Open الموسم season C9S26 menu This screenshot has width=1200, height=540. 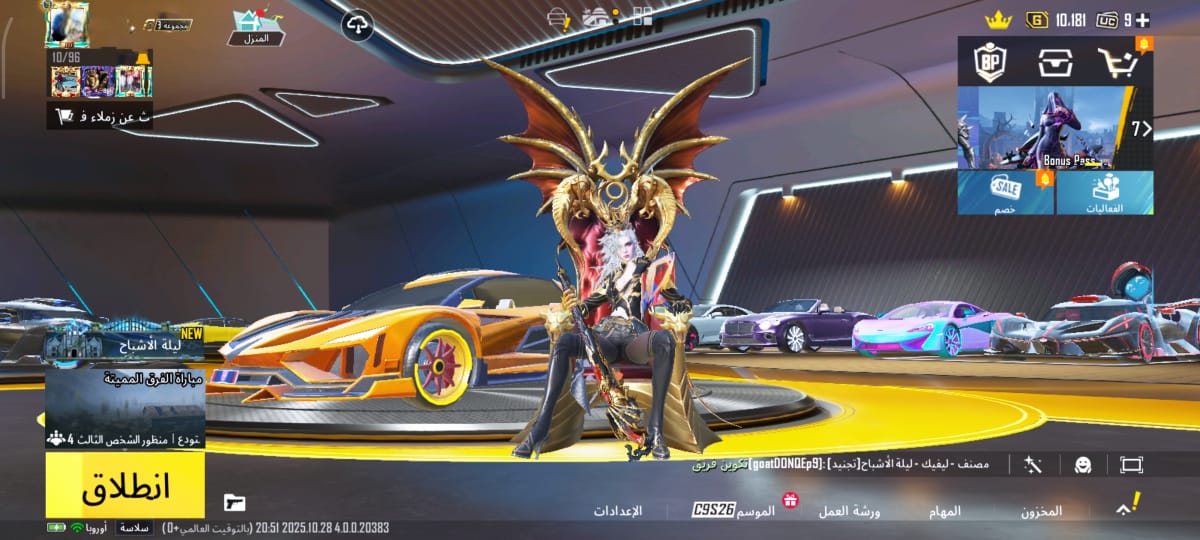pyautogui.click(x=736, y=511)
